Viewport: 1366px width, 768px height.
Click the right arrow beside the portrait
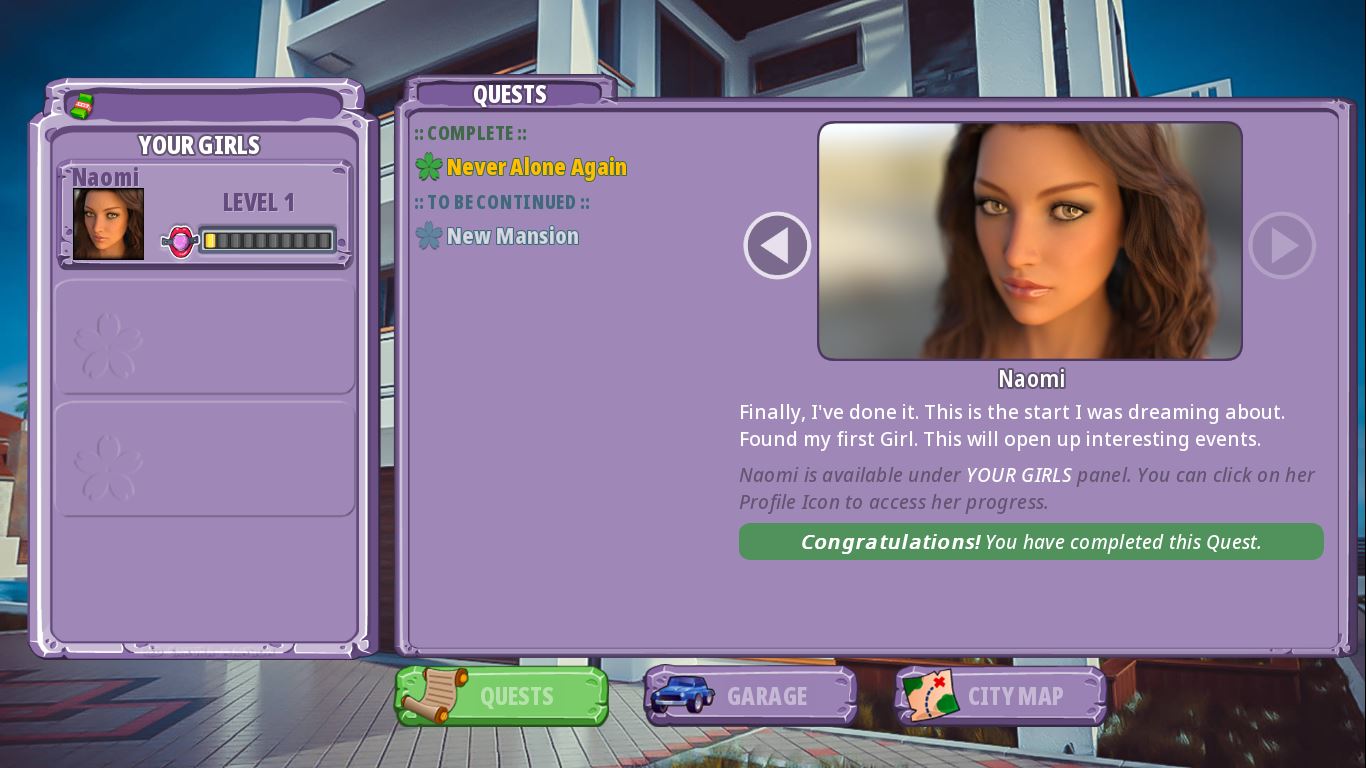point(1282,246)
